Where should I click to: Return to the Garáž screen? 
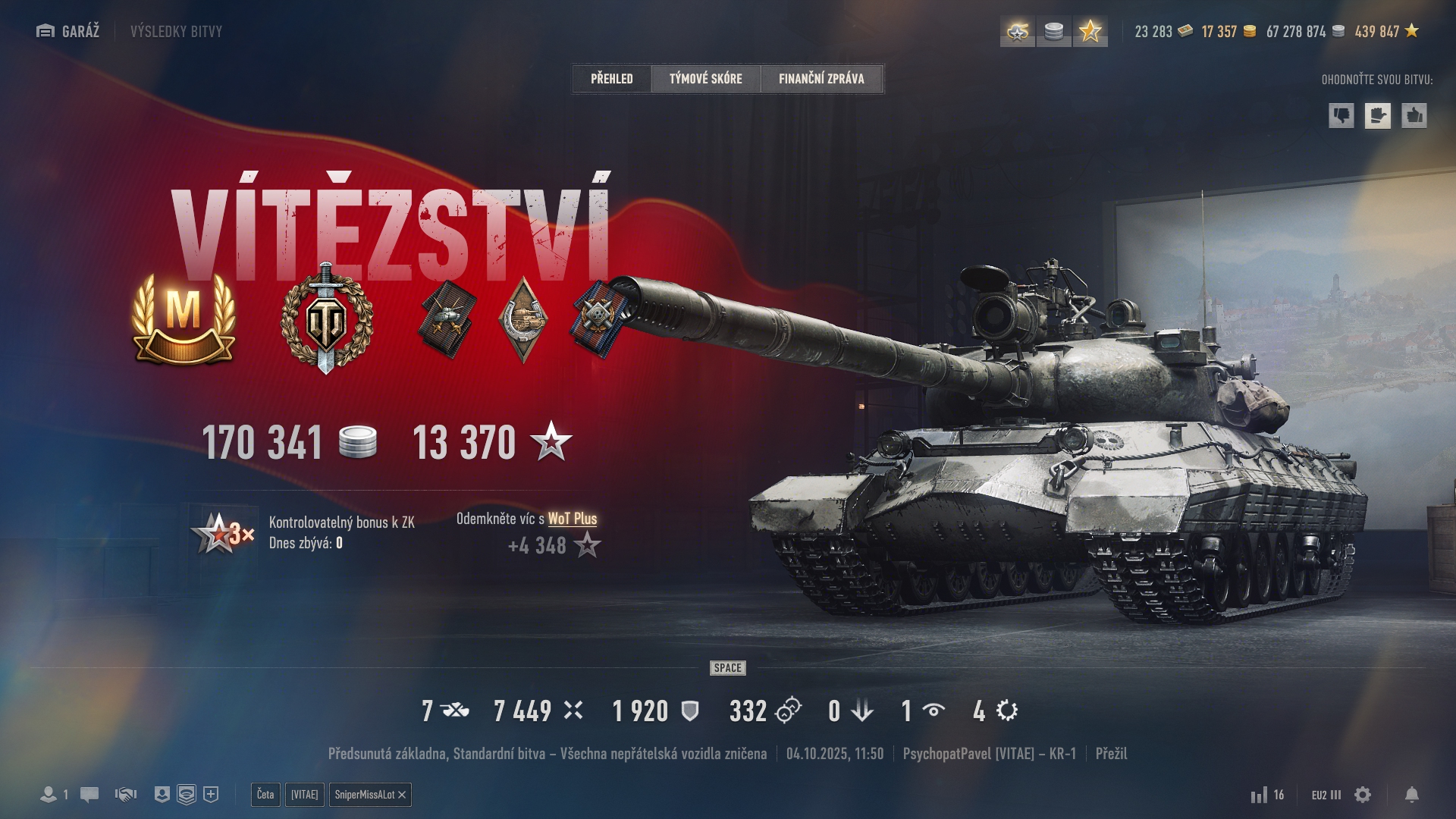(x=68, y=31)
